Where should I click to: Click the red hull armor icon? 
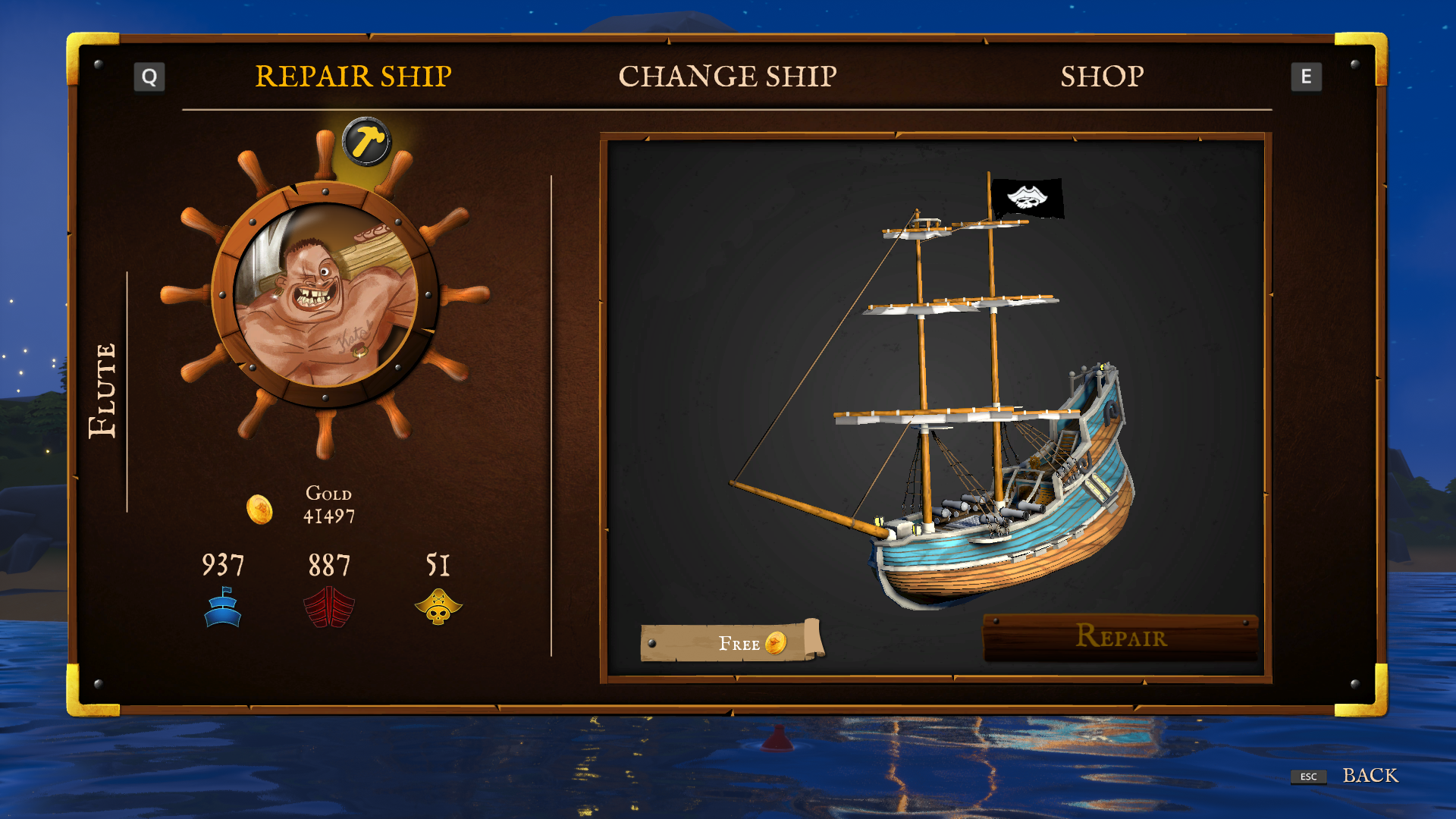[x=329, y=607]
